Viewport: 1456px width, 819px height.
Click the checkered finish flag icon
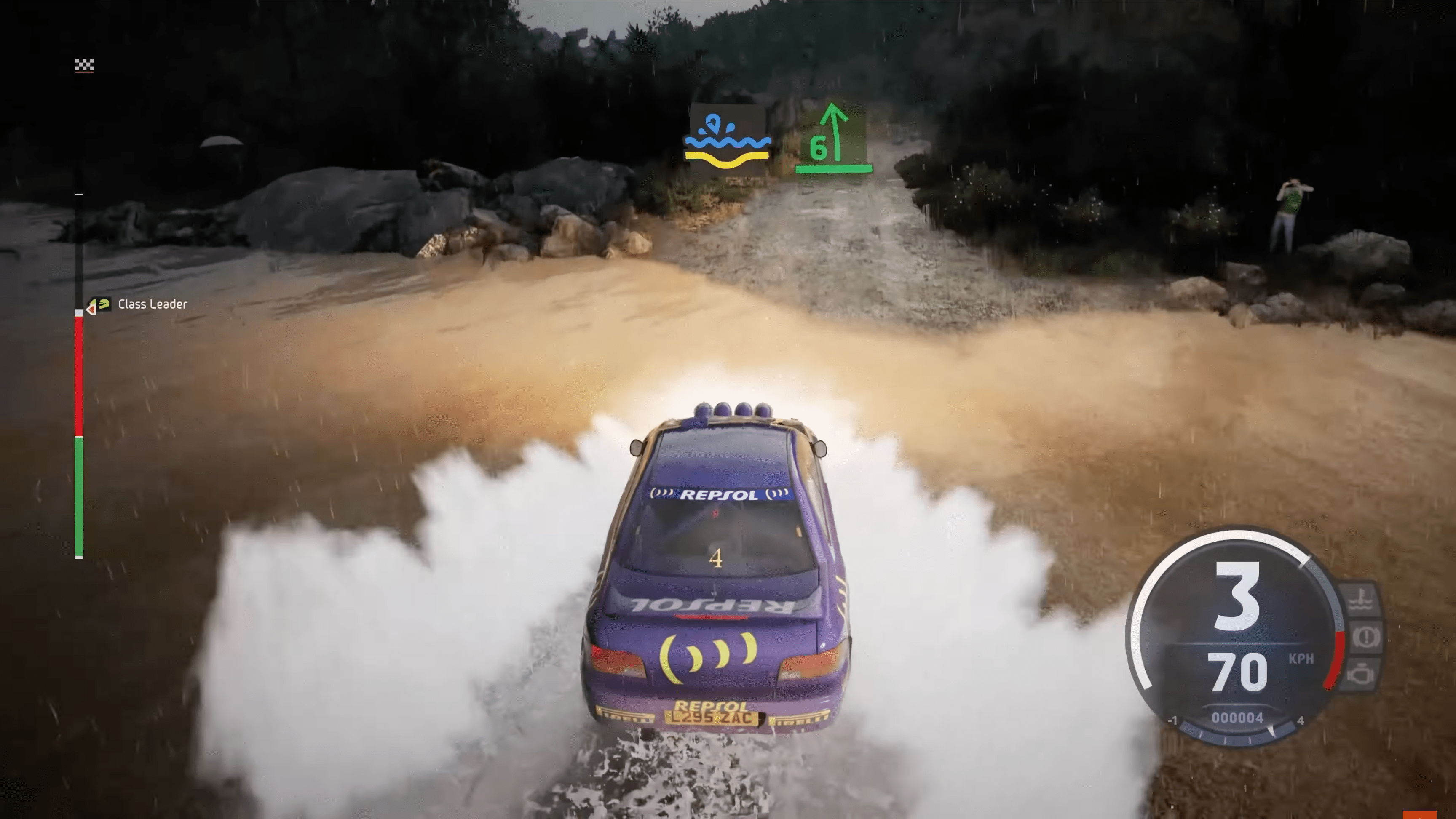point(84,66)
